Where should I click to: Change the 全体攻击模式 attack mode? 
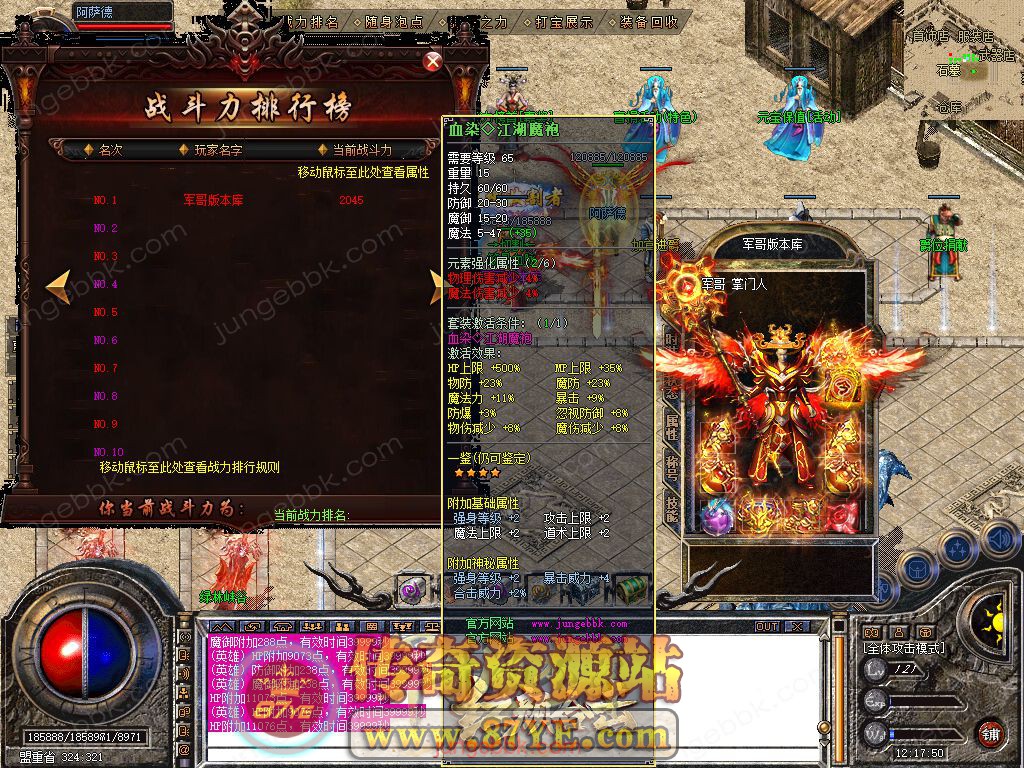902,649
